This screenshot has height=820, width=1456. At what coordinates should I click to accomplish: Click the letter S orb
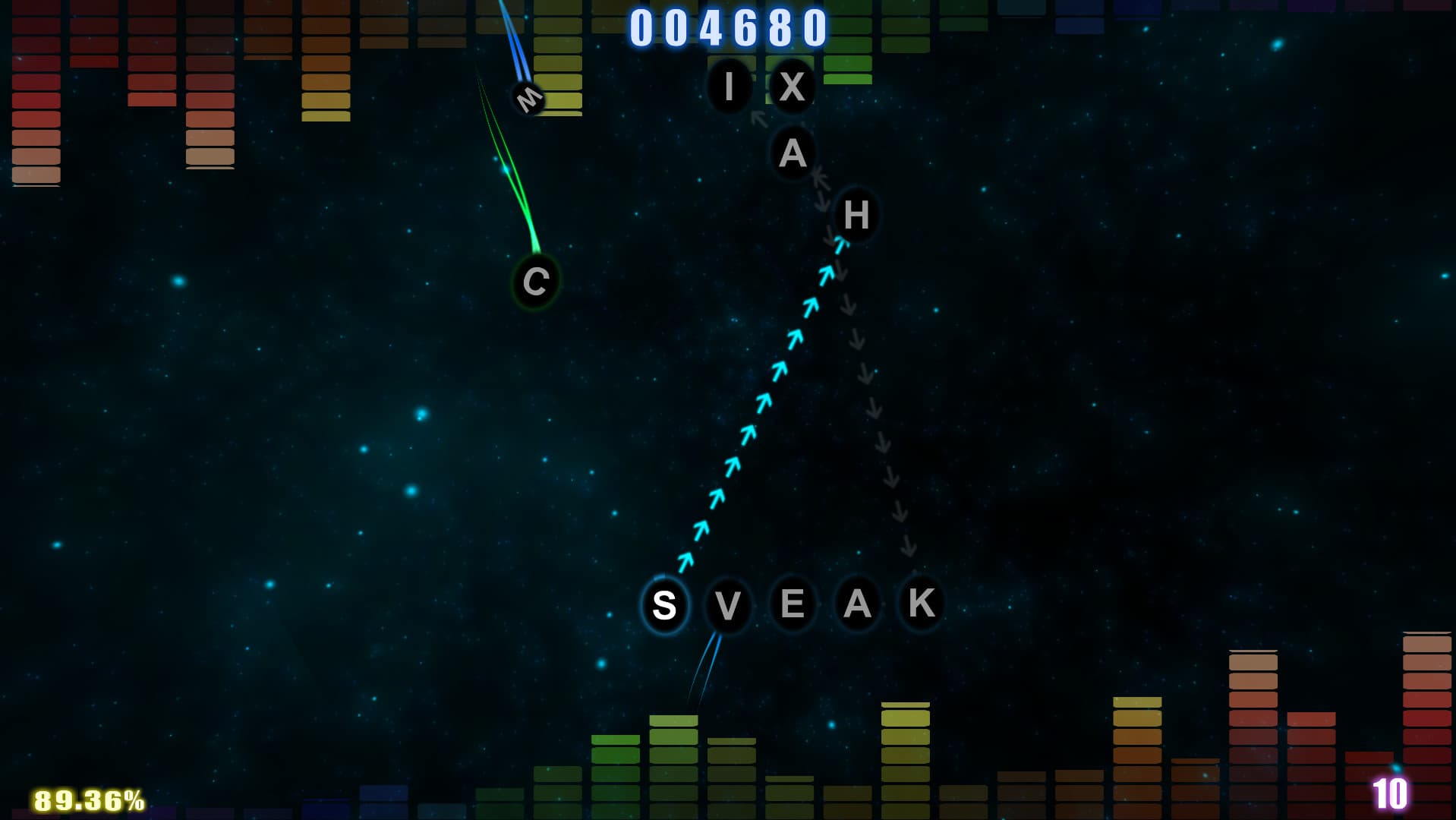coord(664,605)
